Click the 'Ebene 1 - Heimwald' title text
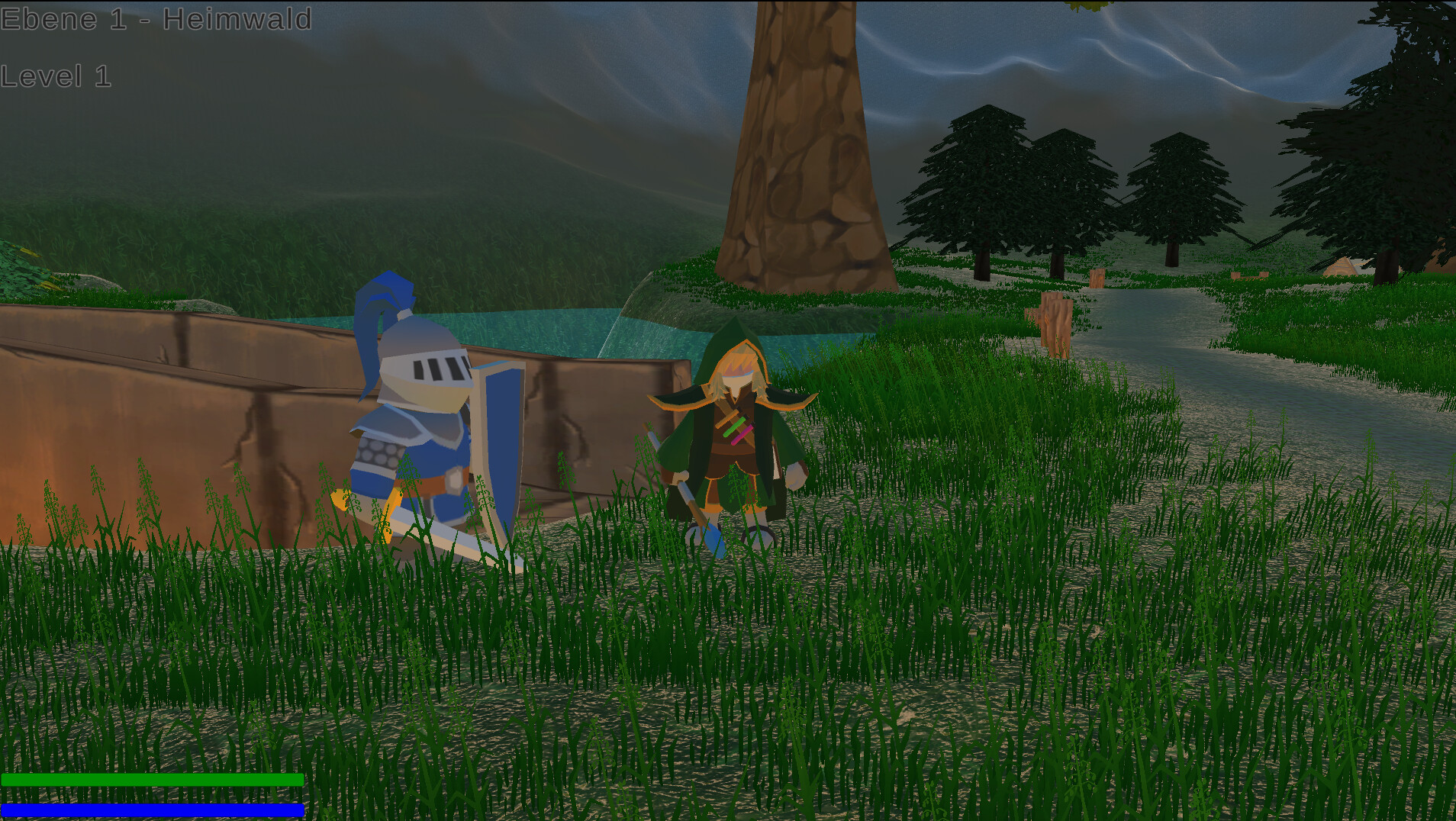Screen dimensions: 1456x821 (156, 19)
